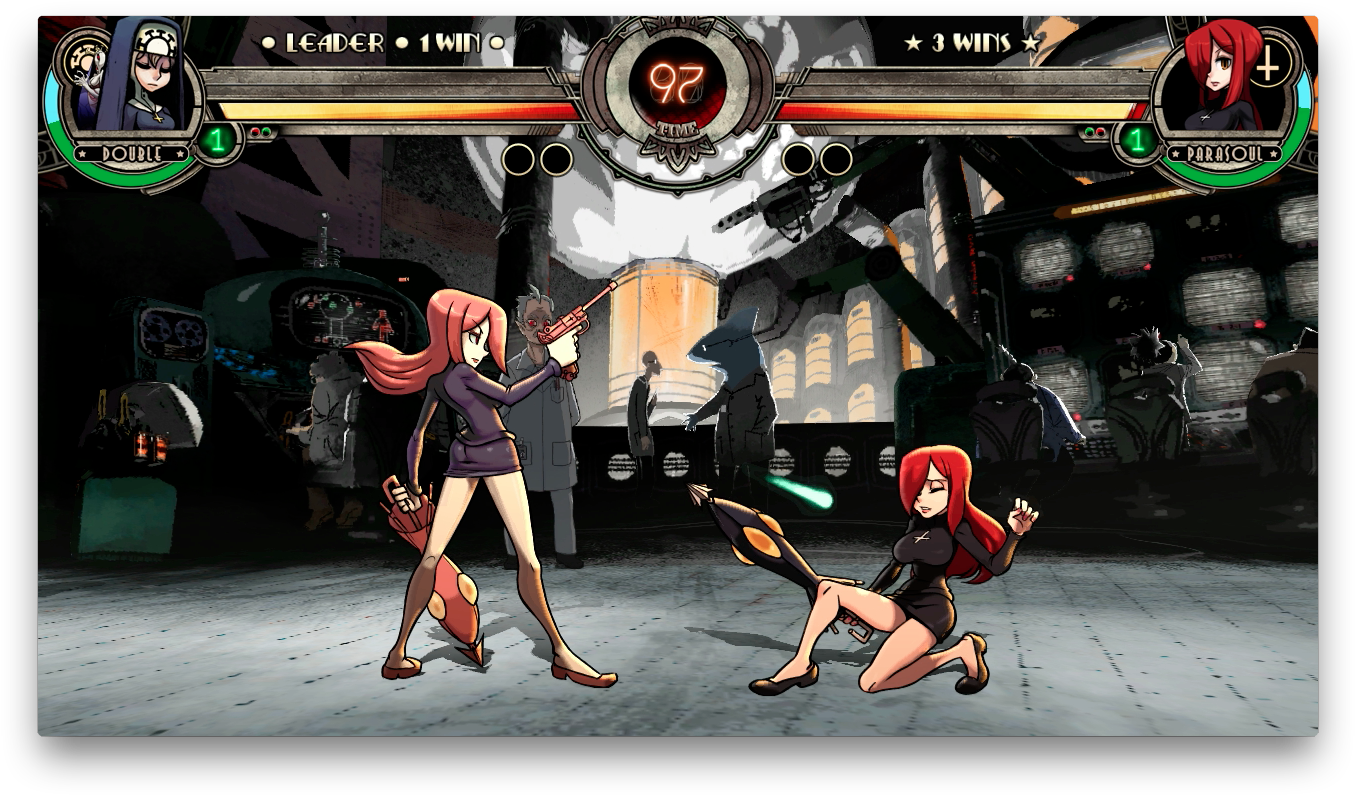This screenshot has height=795, width=1355.
Task: Click the gold cross symbol beside Parasoul's portrait
Action: pyautogui.click(x=1268, y=67)
